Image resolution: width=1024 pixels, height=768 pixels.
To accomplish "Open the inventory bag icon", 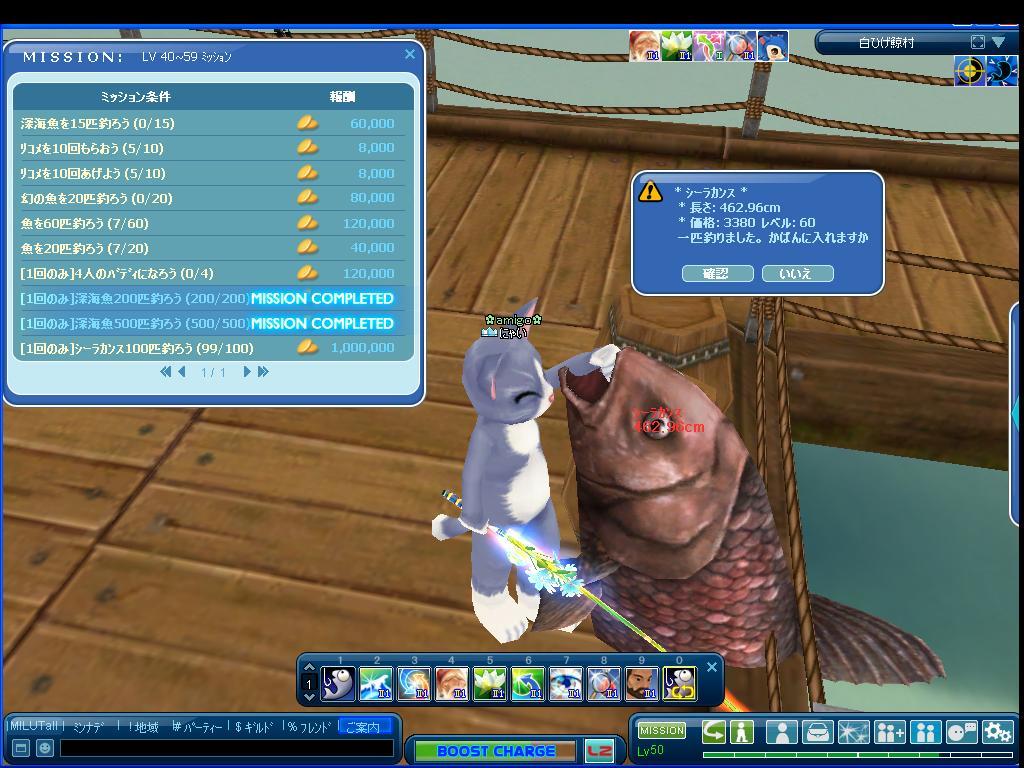I will [817, 732].
